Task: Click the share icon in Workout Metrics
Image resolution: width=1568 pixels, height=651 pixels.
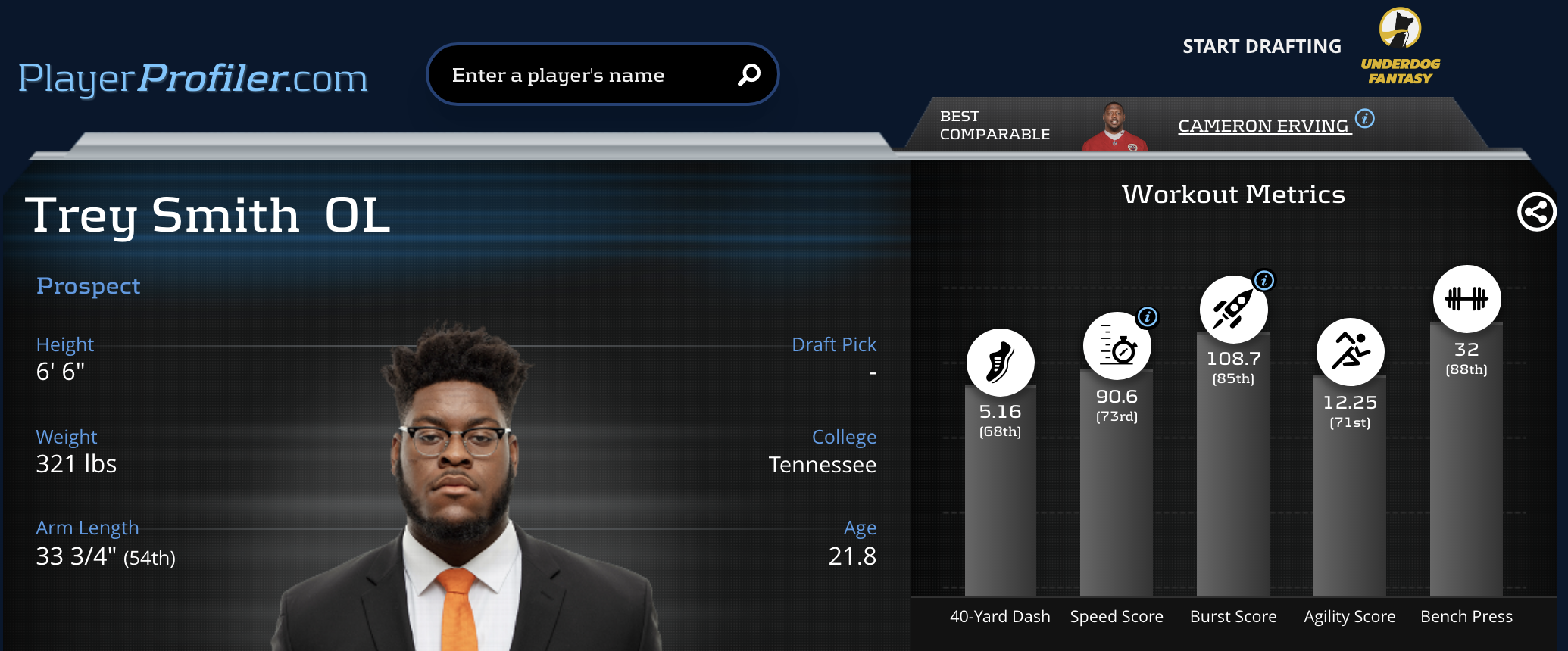Action: (1536, 212)
